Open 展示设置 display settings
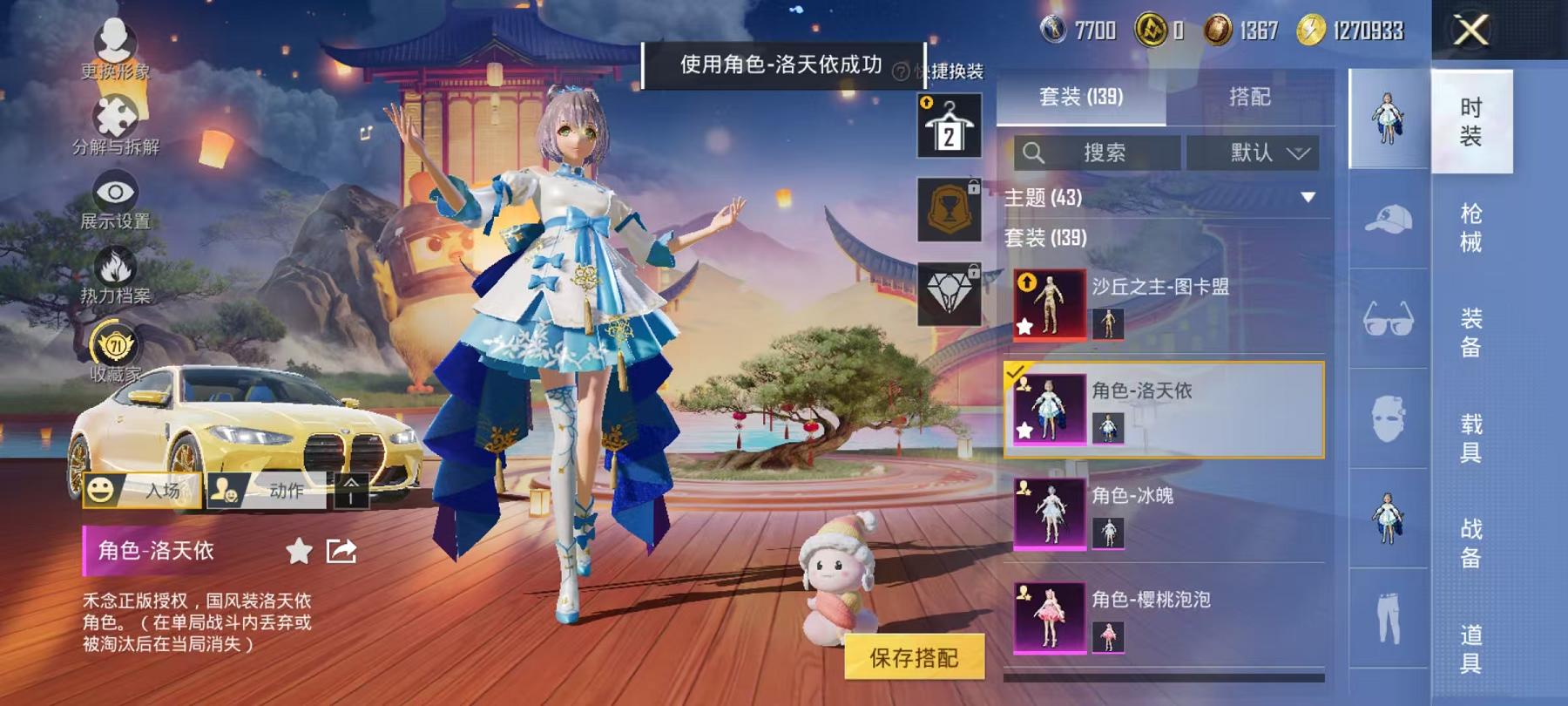 tap(114, 188)
